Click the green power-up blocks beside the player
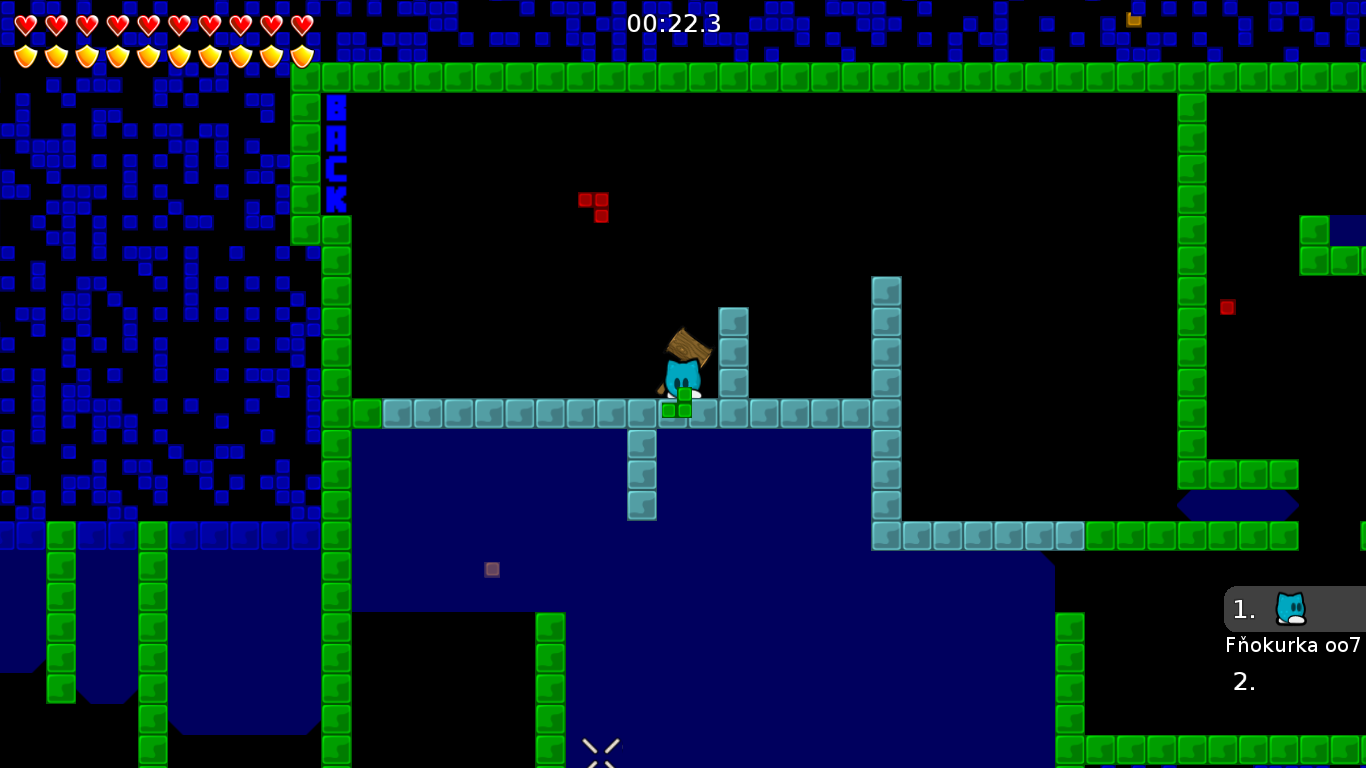The image size is (1366, 768). (x=675, y=407)
